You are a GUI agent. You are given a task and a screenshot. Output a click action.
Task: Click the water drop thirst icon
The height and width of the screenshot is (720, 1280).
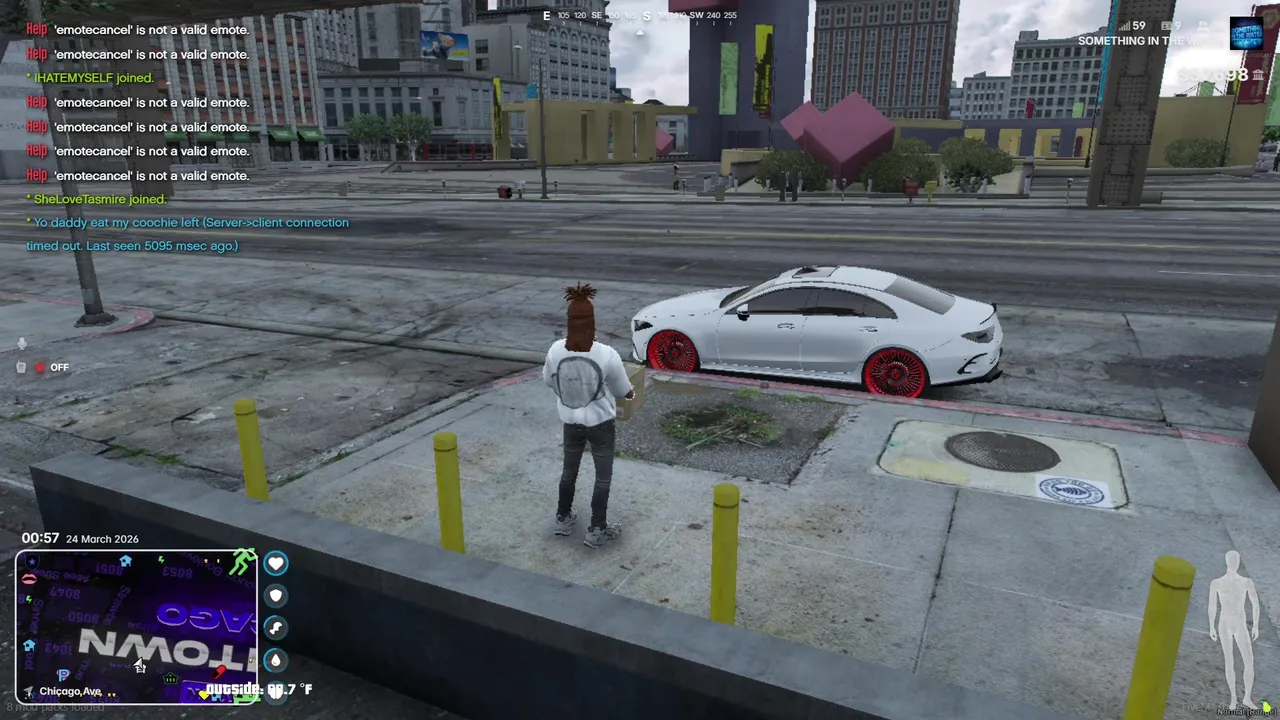point(276,660)
